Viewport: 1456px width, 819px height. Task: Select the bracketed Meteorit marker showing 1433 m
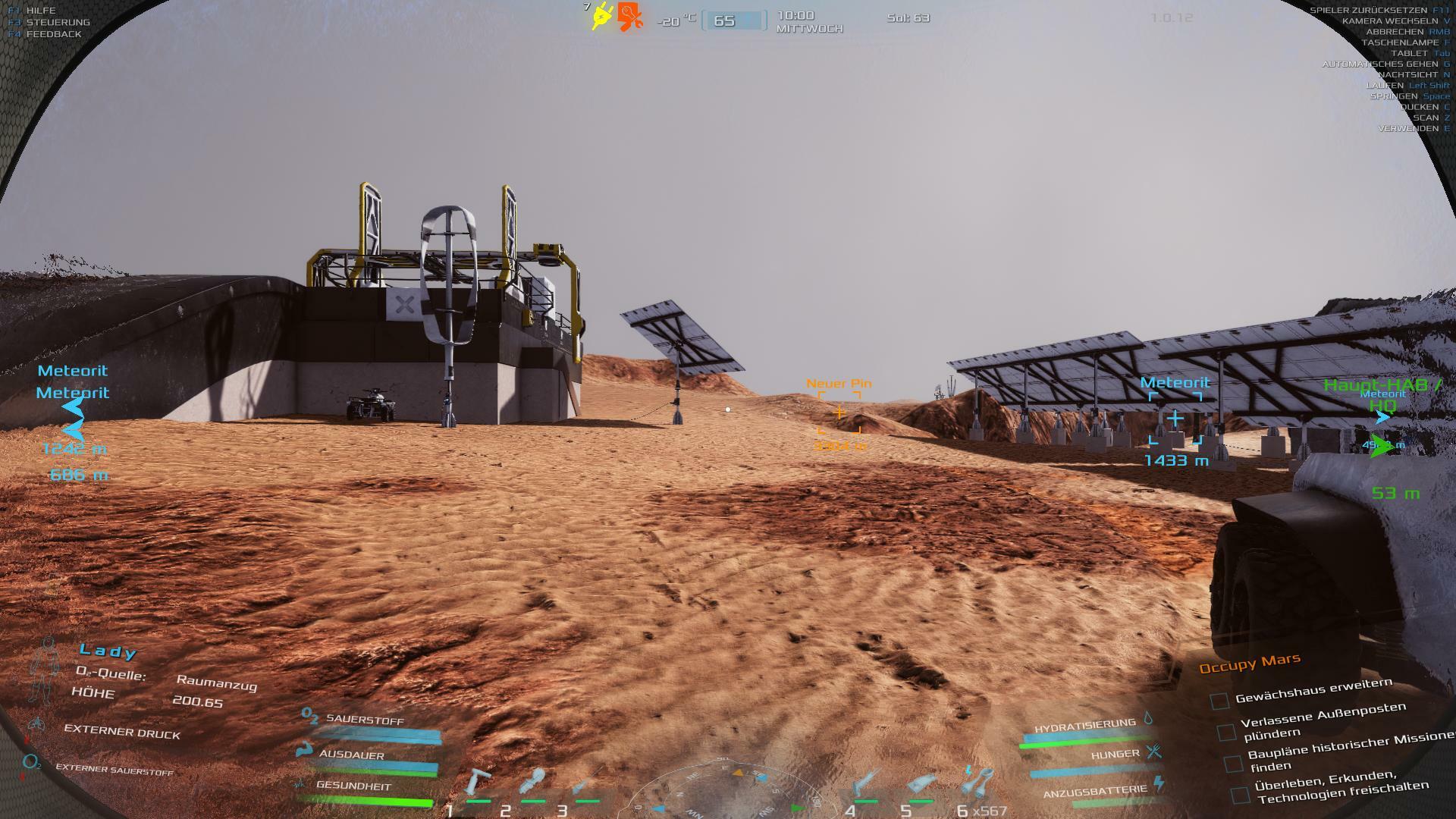(x=1175, y=418)
